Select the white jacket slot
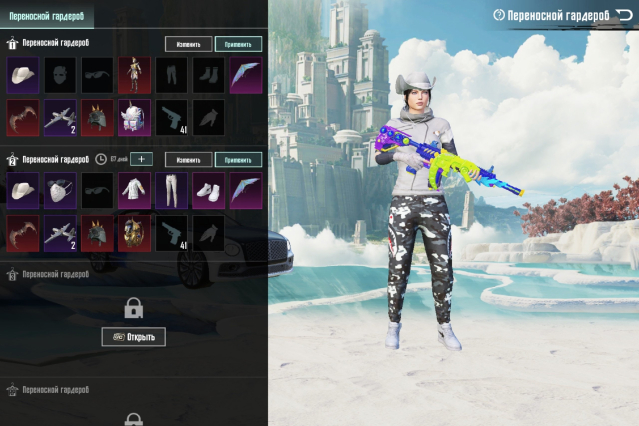 134,189
